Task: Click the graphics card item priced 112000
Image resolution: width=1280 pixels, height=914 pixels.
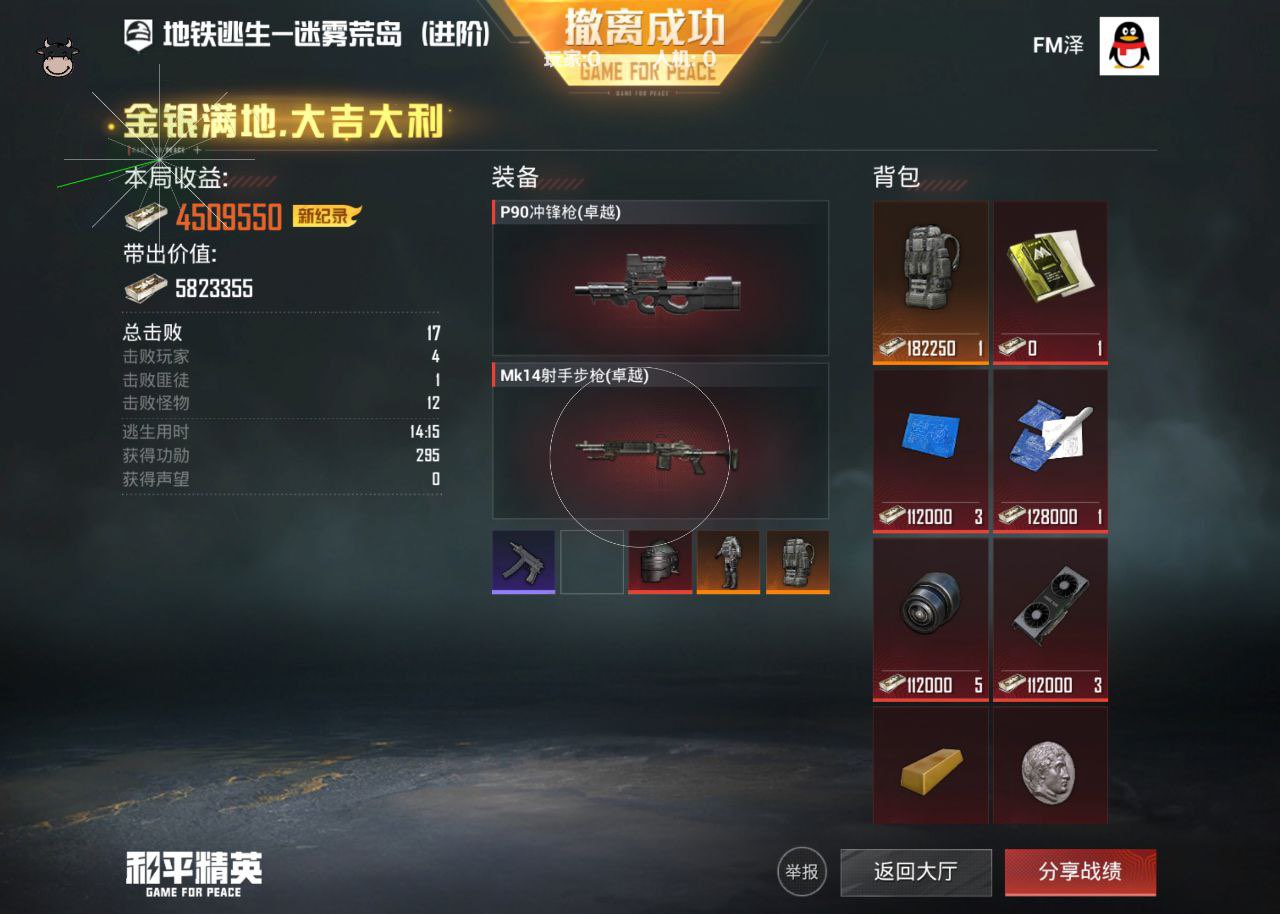Action: 1049,607
